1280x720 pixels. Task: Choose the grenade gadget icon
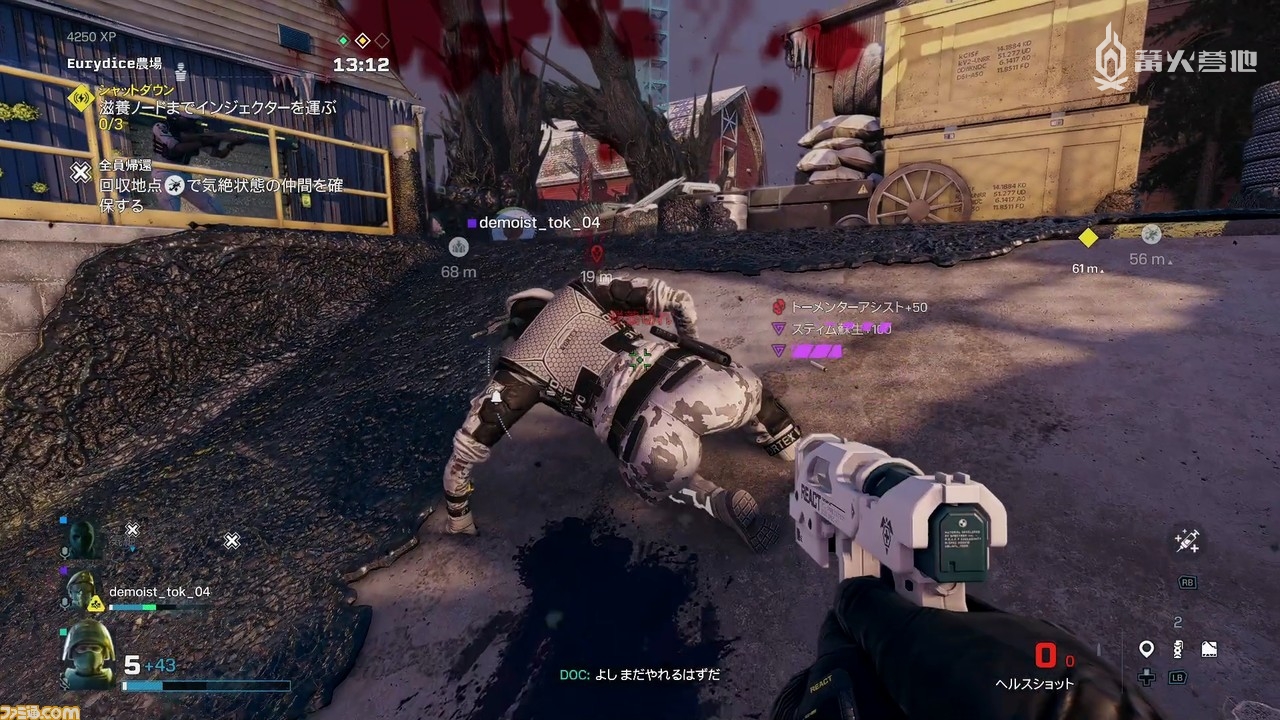1178,649
